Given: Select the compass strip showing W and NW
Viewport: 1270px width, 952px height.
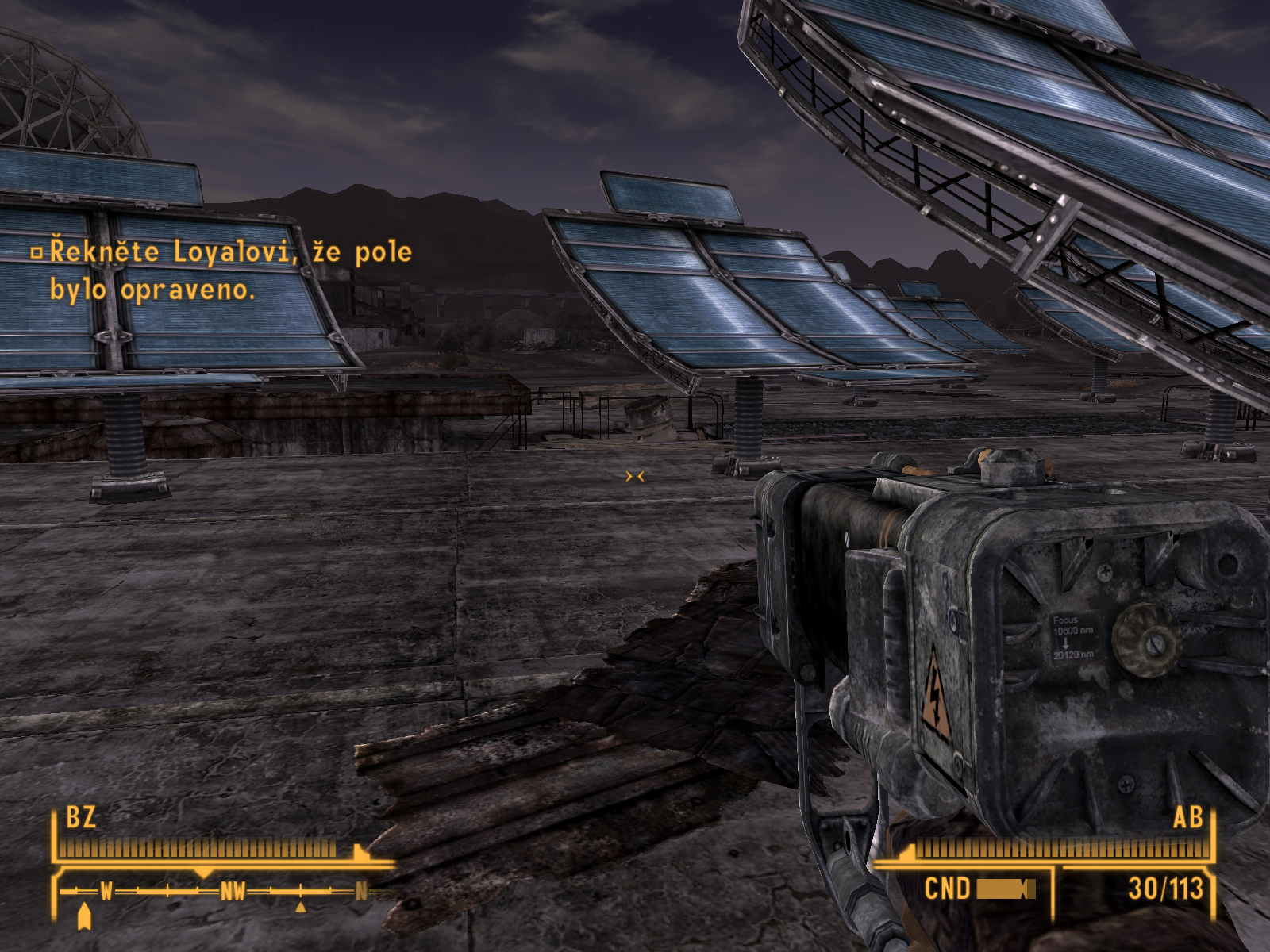Looking at the screenshot, I should point(216,892).
